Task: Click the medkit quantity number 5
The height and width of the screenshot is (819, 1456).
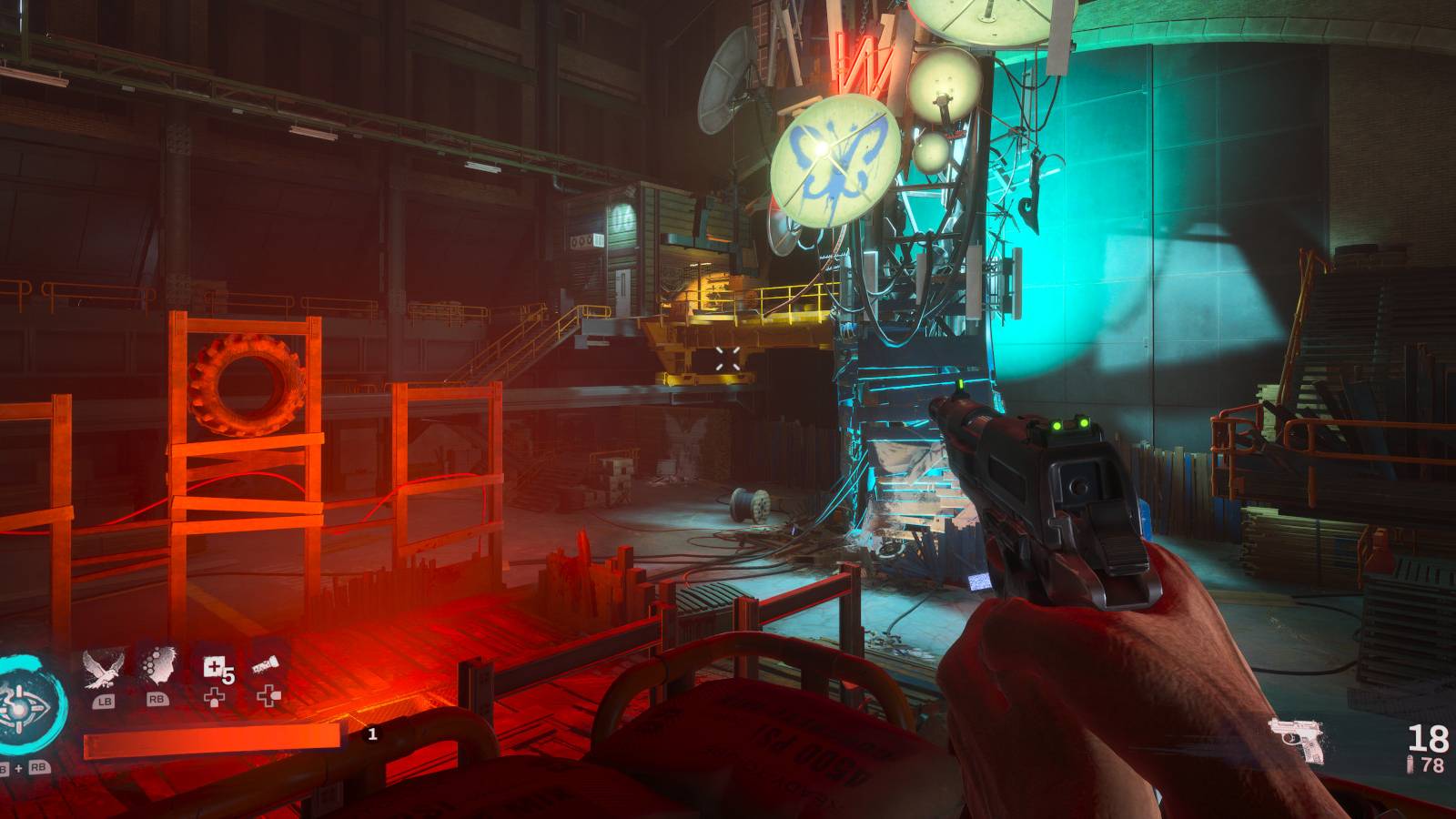Action: [227, 673]
